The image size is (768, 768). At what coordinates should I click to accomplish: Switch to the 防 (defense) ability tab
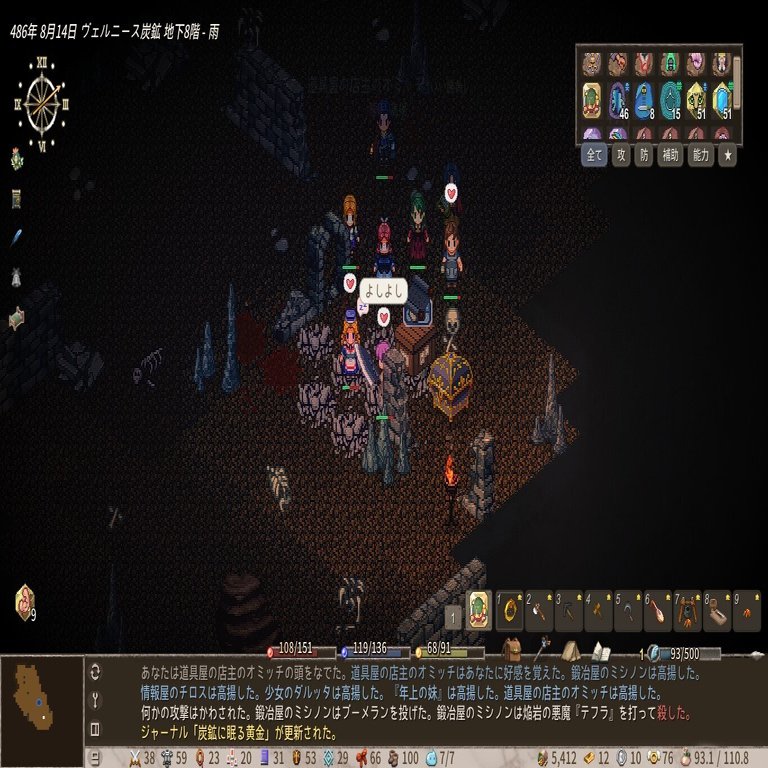[645, 156]
